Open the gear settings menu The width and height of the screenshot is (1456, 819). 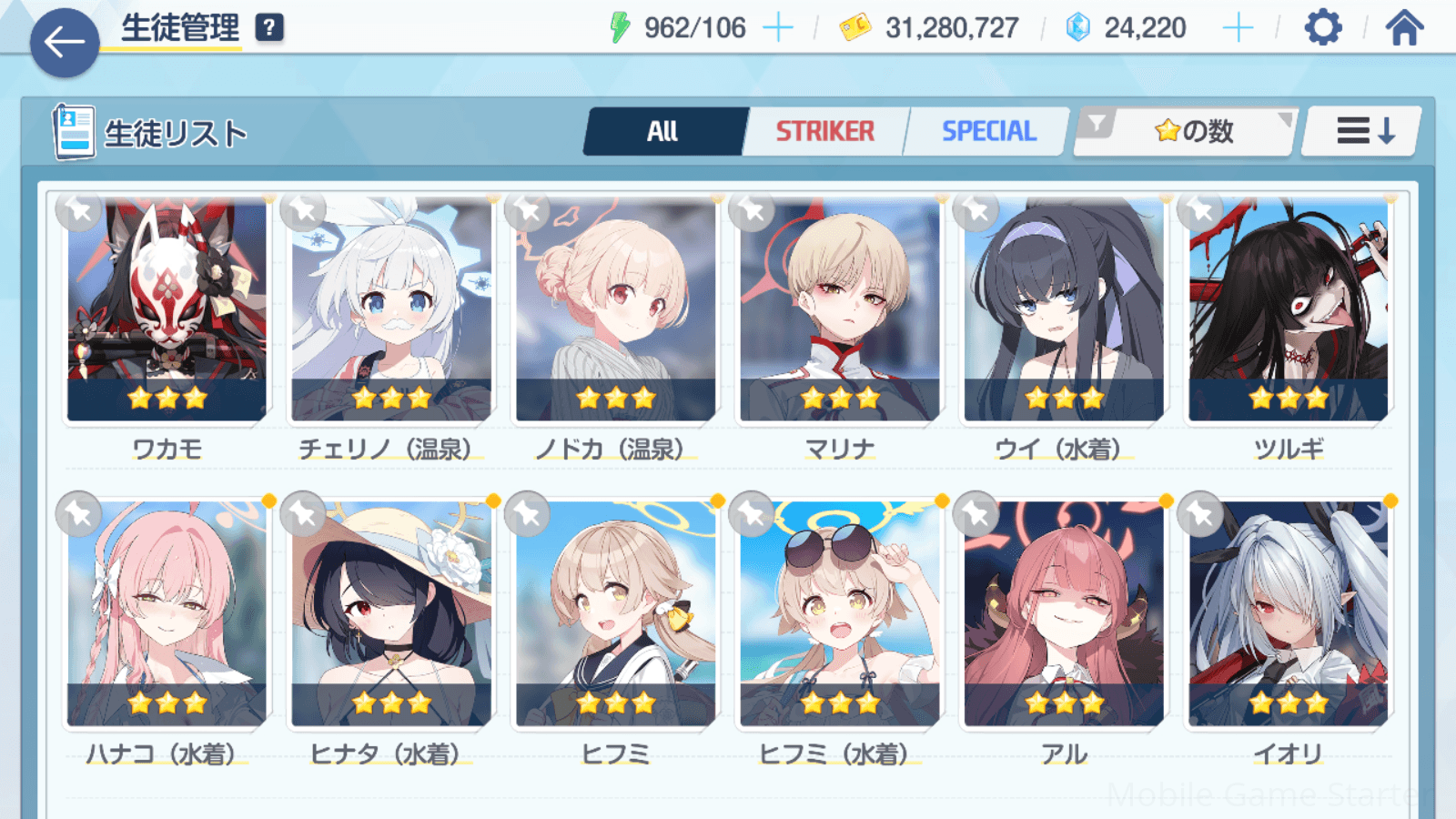[1322, 28]
